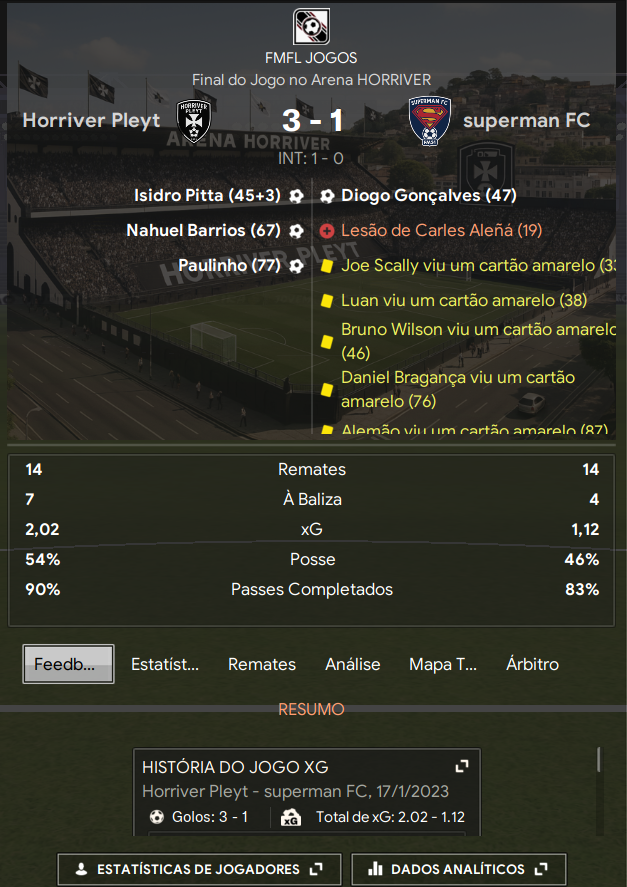Click the Horriver Pleyt team name

point(91,121)
